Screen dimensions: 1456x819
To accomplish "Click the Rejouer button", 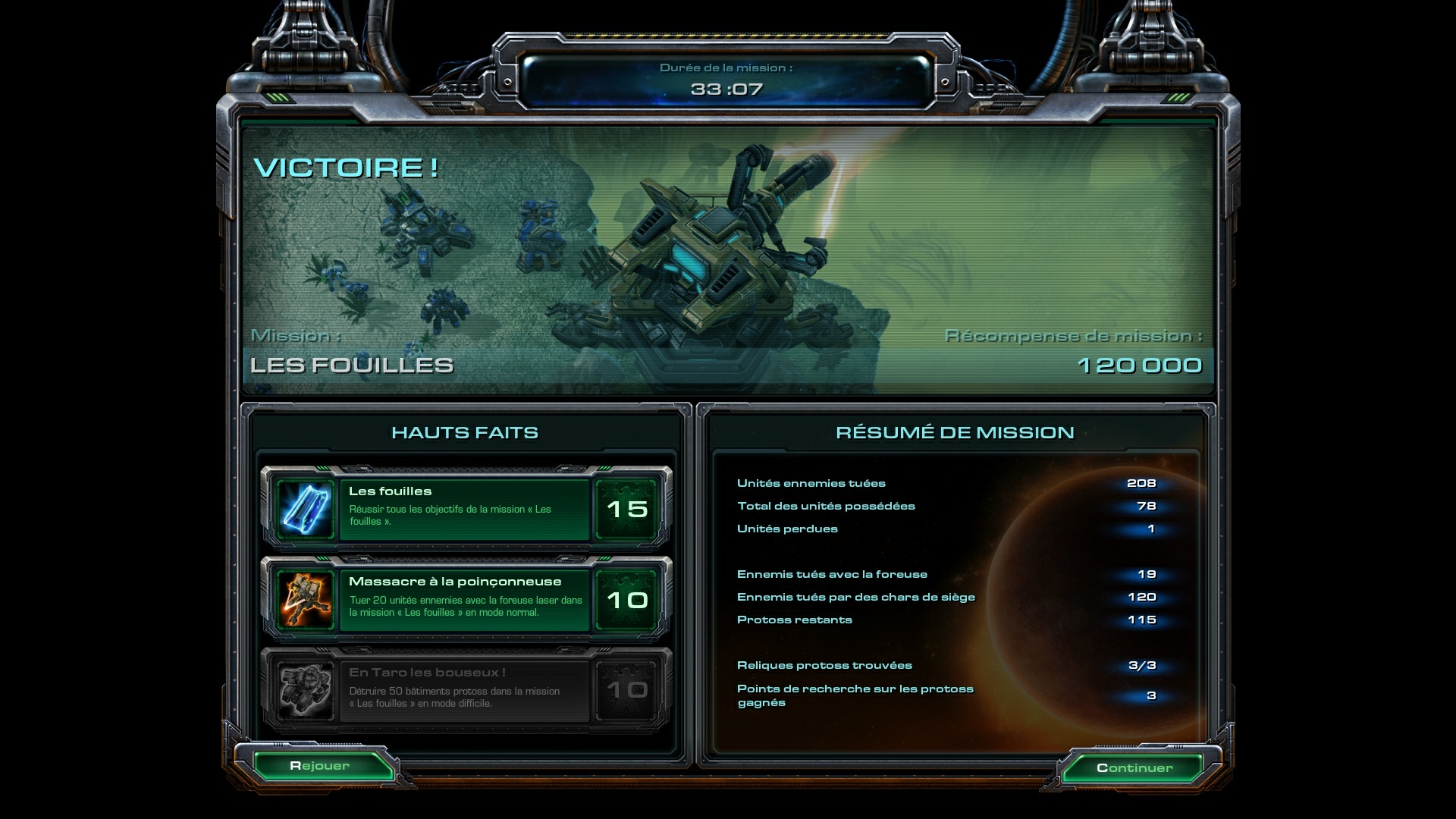I will click(x=320, y=766).
